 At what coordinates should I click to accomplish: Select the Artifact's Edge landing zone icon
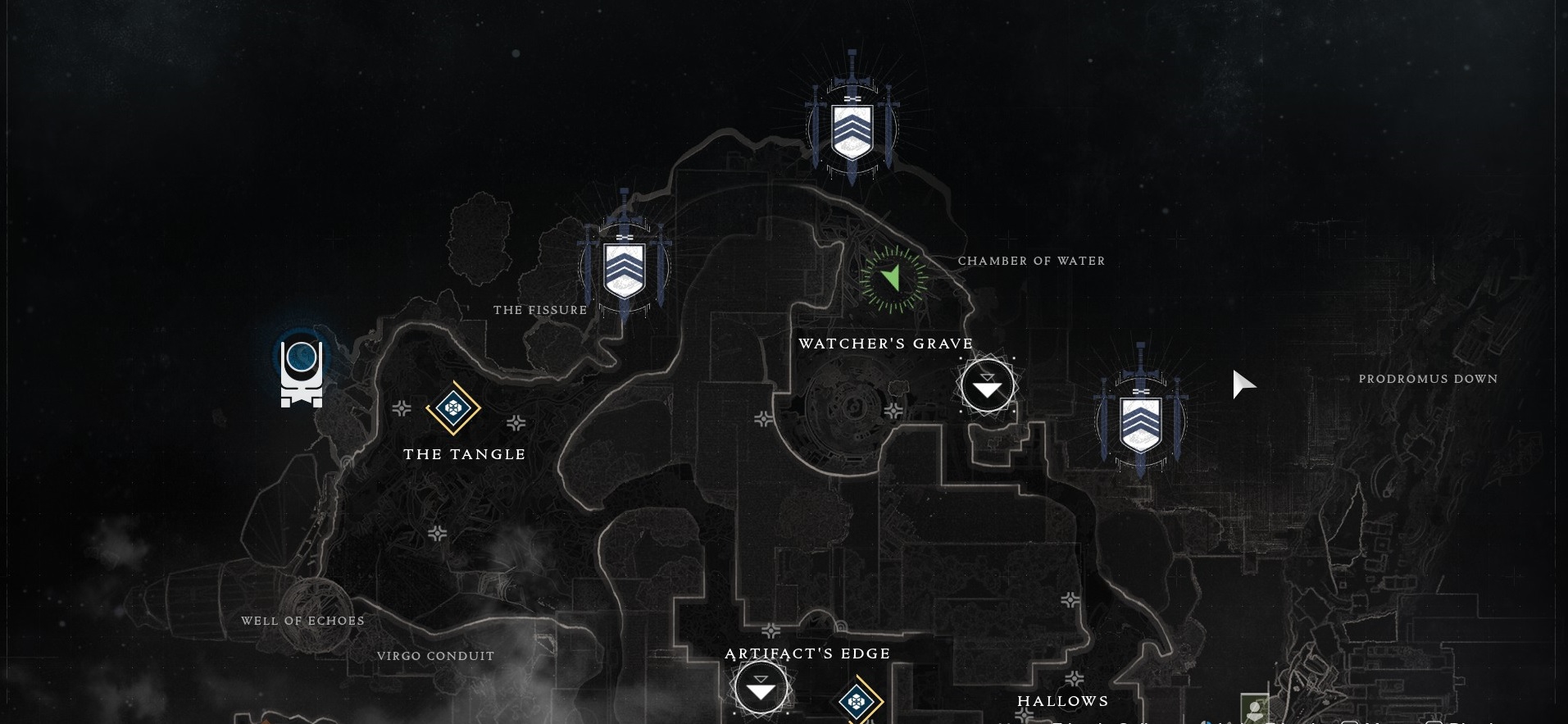[x=762, y=688]
